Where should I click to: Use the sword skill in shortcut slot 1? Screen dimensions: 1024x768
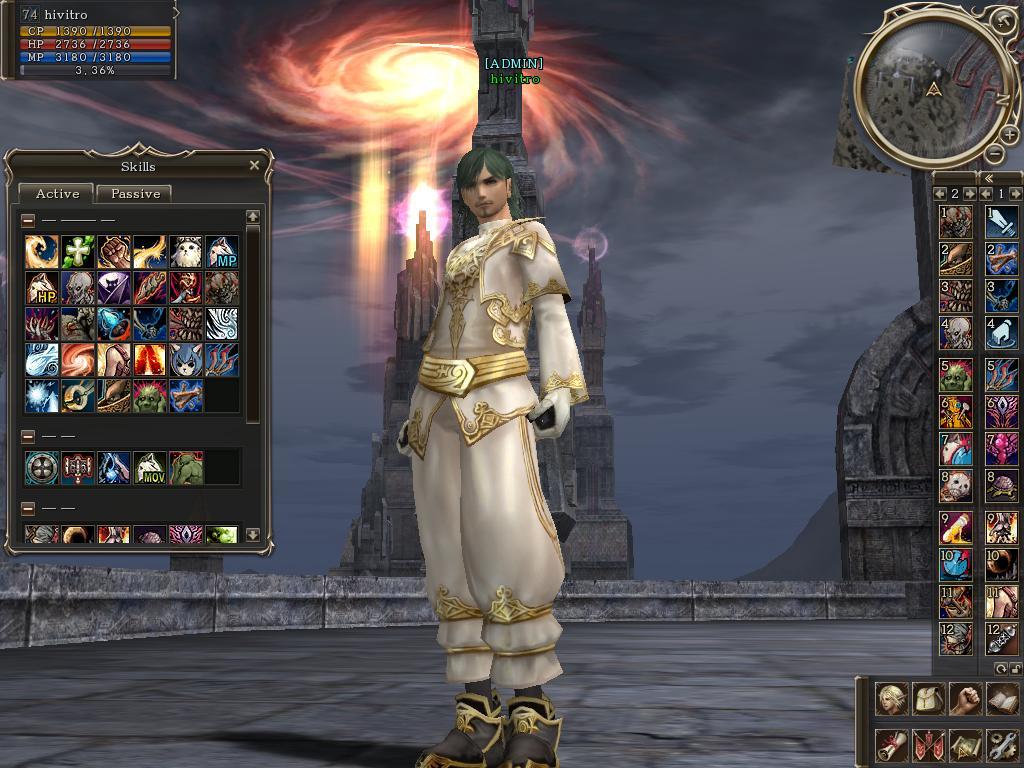[1001, 222]
